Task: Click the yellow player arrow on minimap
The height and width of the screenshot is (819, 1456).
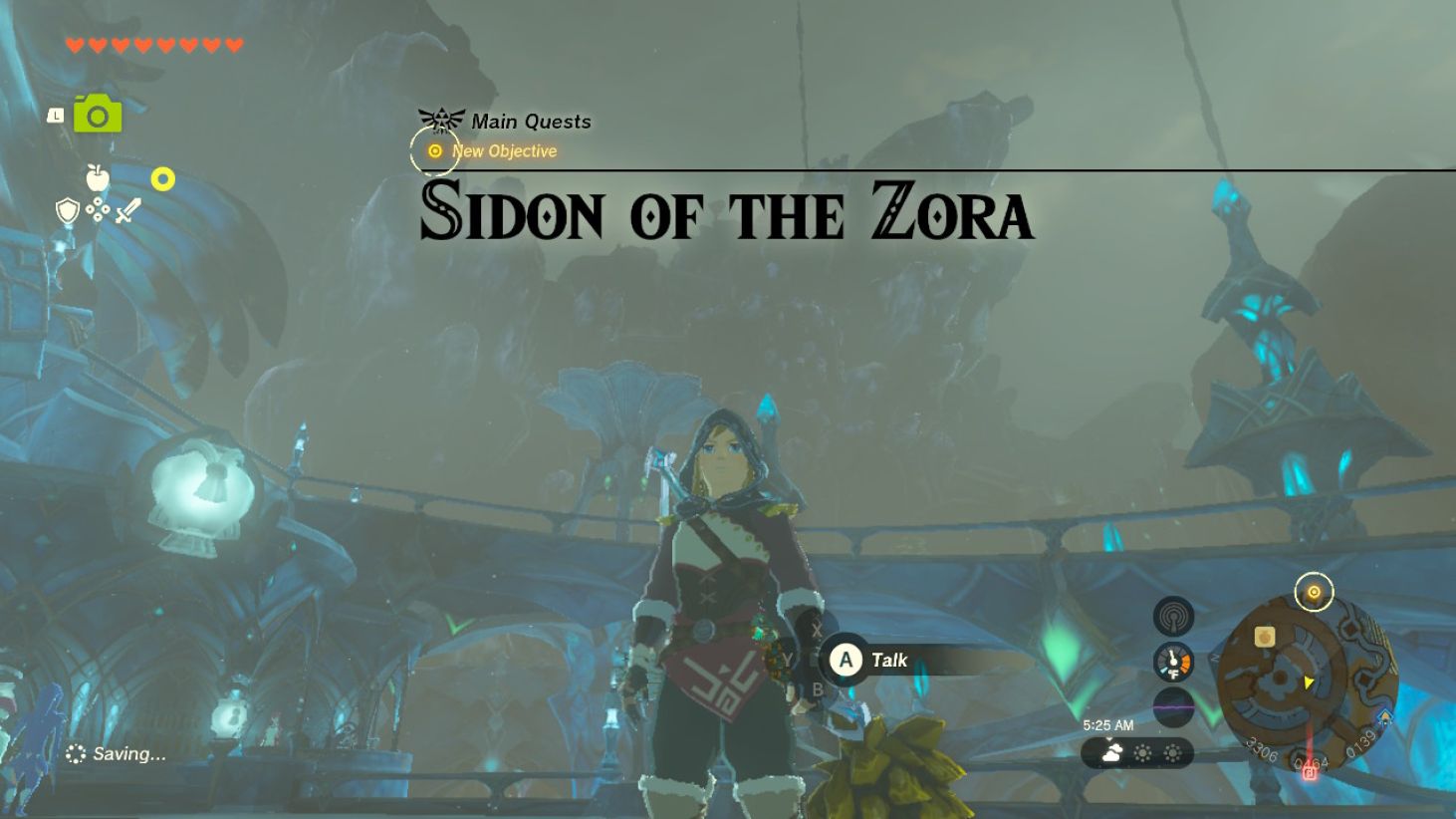Action: 1309,682
